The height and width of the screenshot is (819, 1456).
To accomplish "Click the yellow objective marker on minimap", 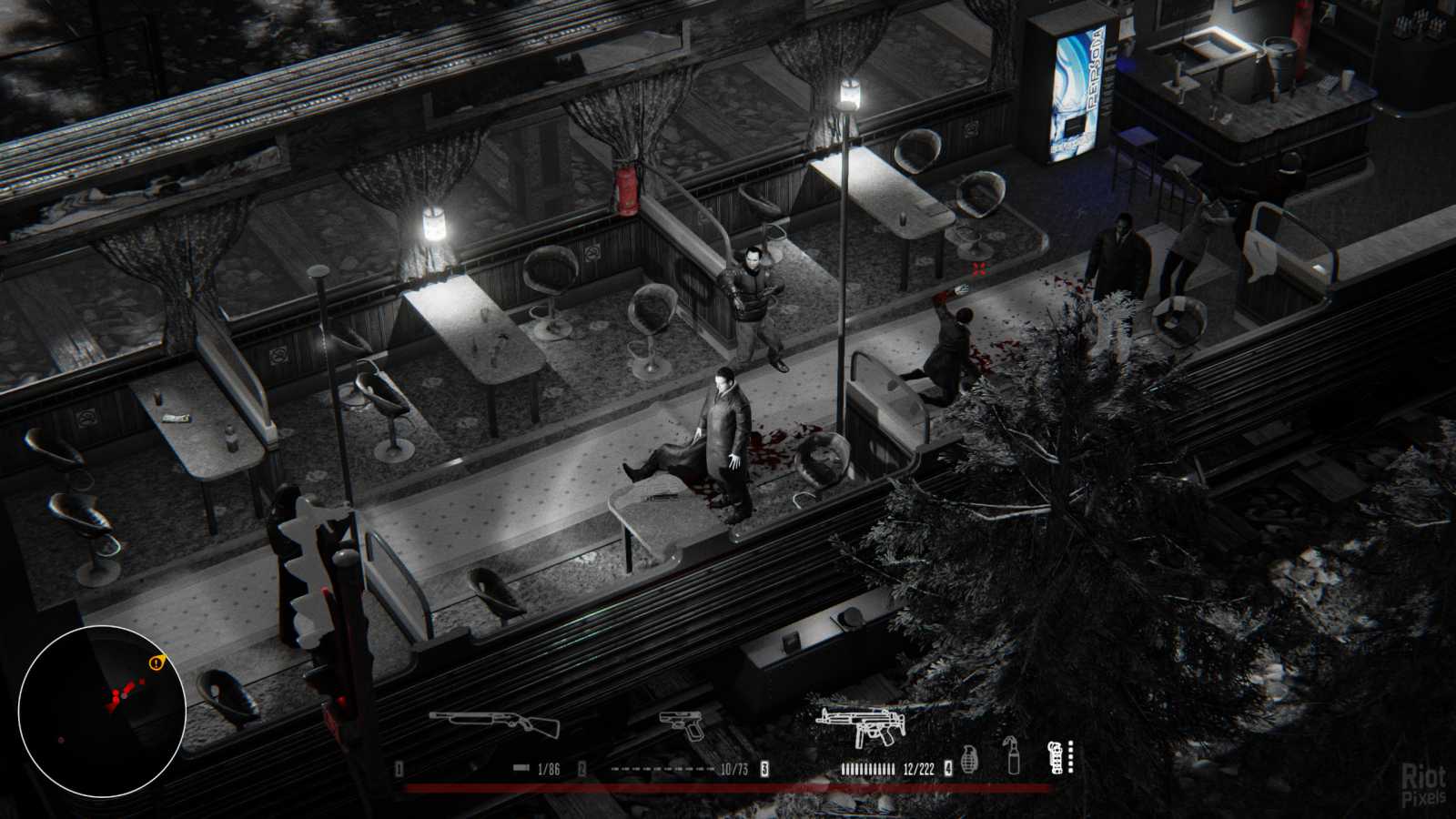I will point(157,662).
